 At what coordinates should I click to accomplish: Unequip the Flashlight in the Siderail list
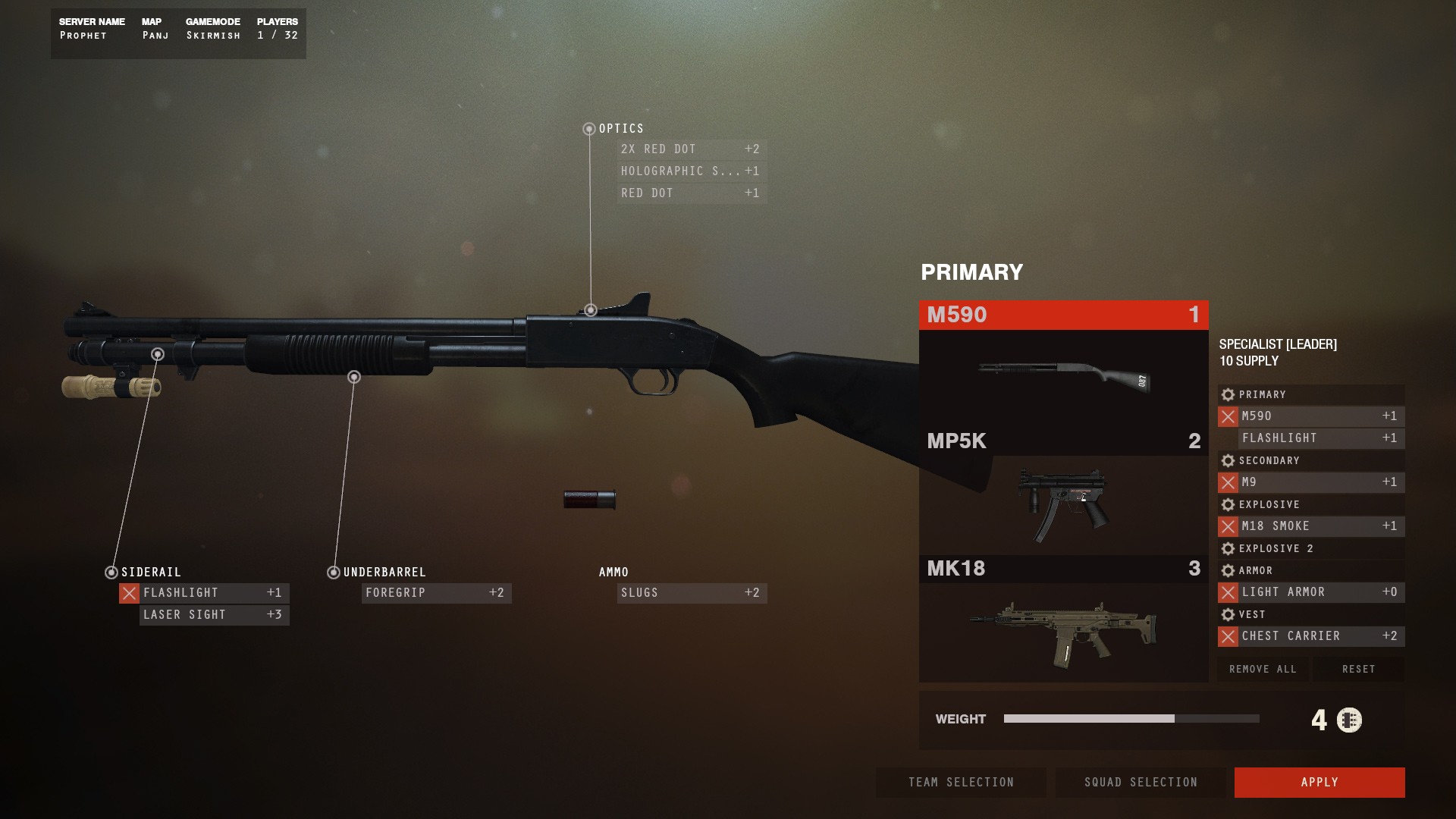tap(129, 593)
